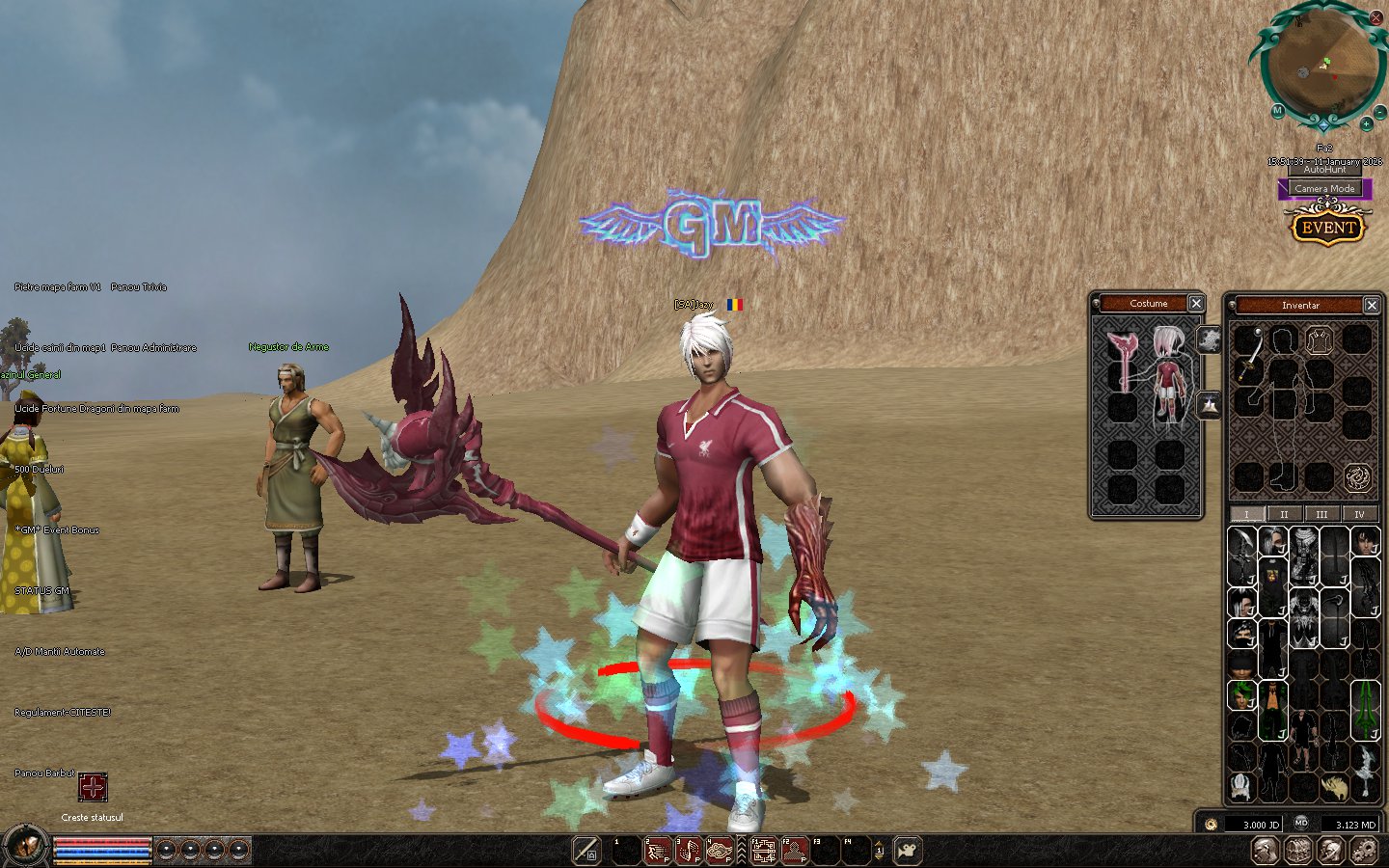Viewport: 1389px width, 868px height.
Task: Toggle Camera Mode
Action: pos(1324,188)
